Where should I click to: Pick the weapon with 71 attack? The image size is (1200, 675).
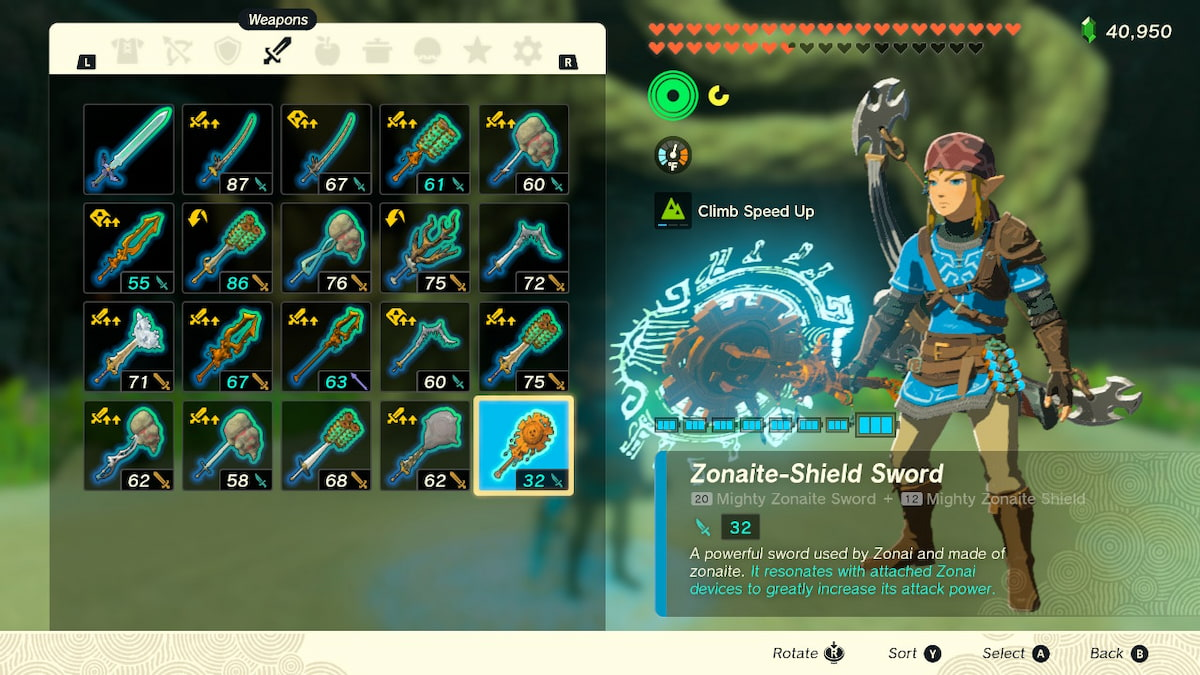(128, 347)
